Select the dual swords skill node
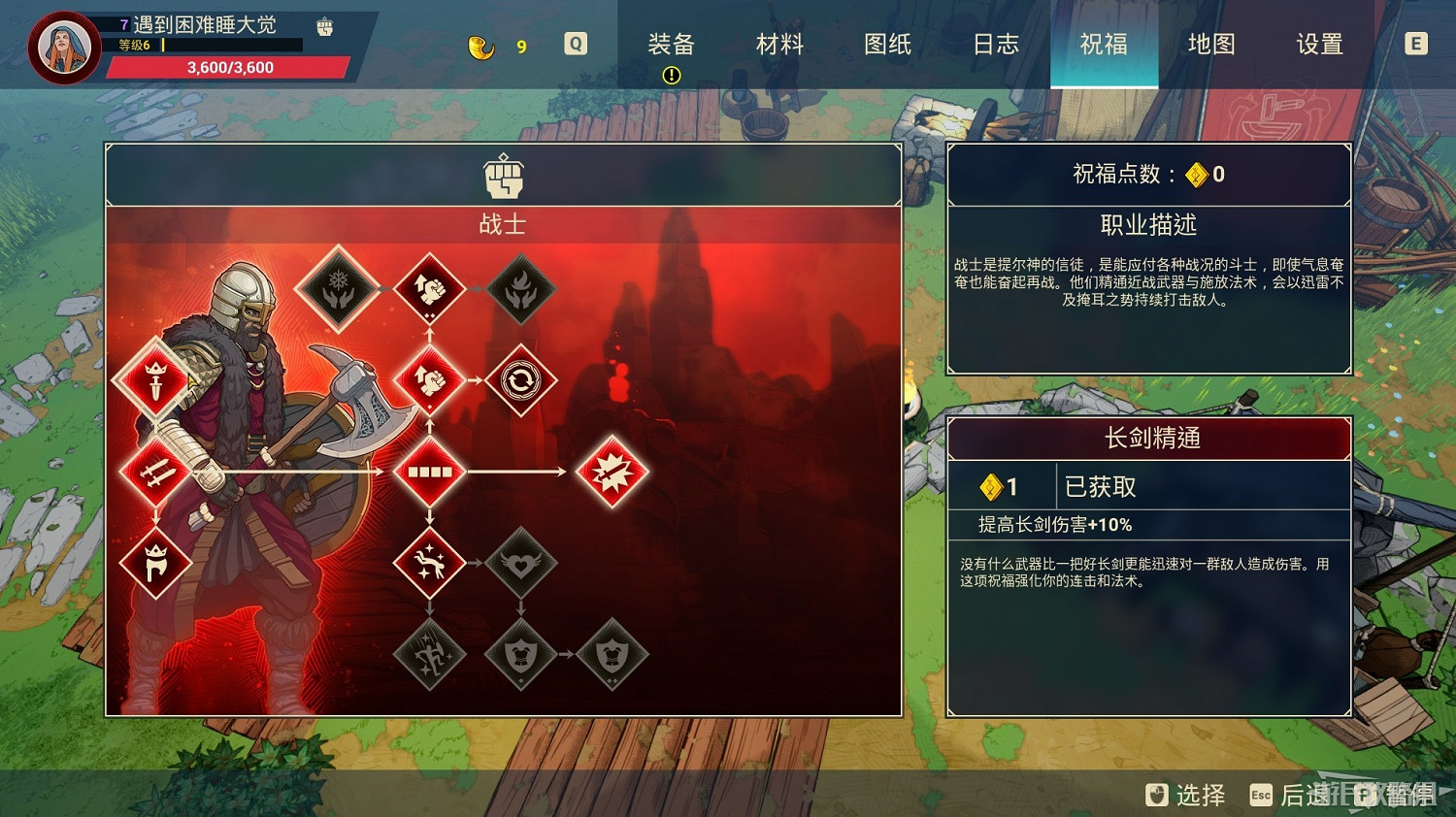 155,473
